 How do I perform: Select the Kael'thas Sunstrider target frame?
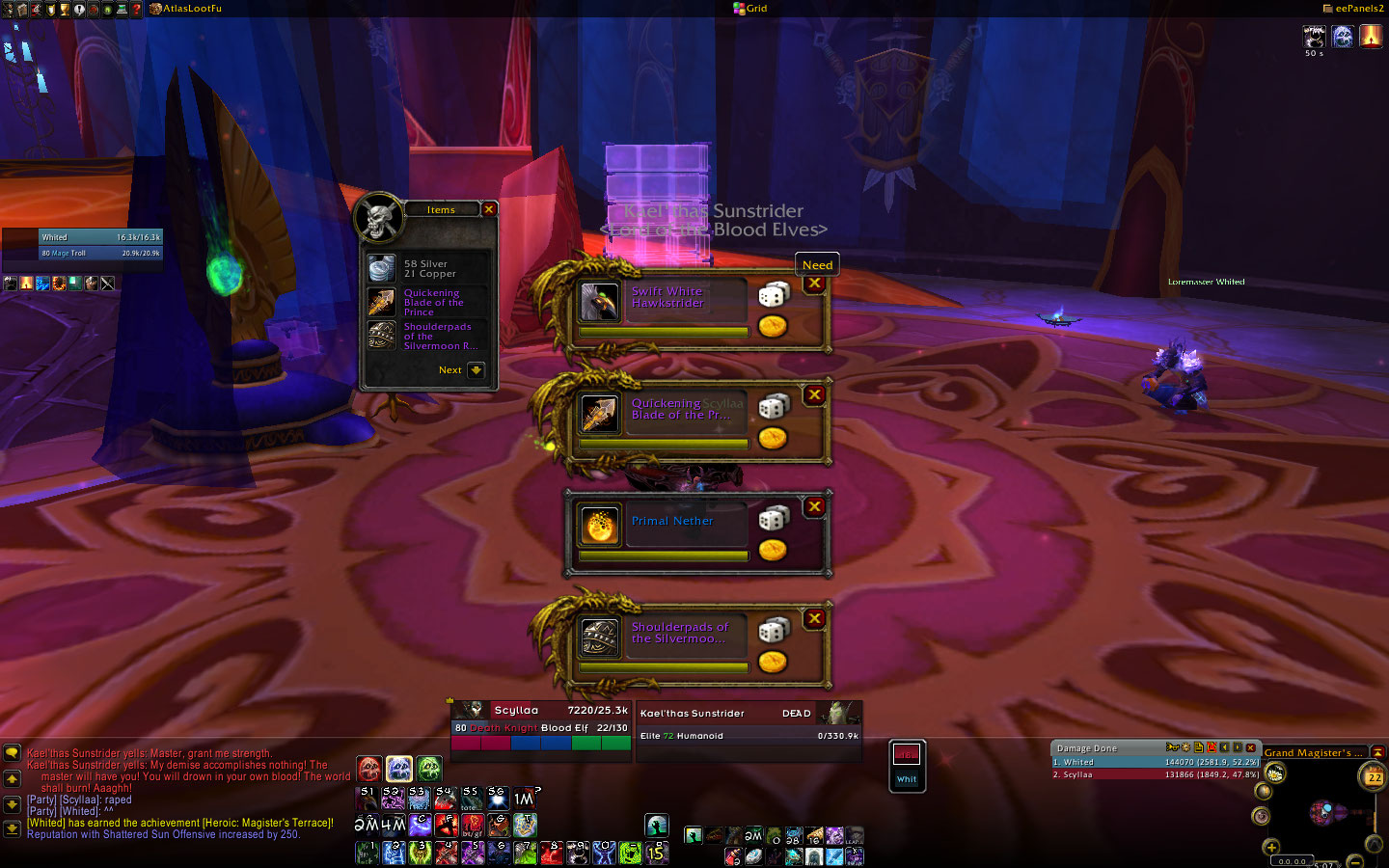(748, 723)
